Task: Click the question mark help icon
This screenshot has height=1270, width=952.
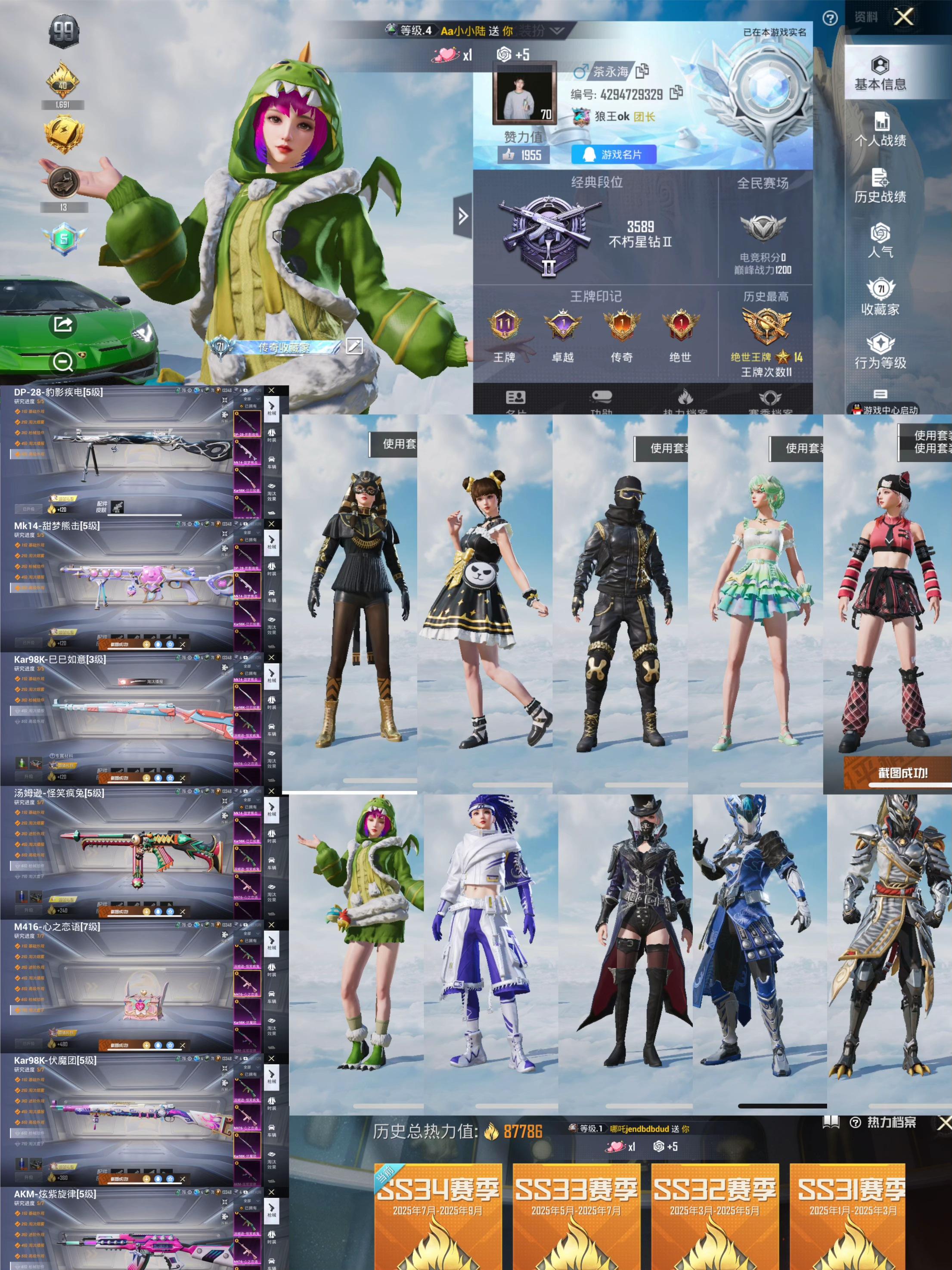Action: pos(830,19)
